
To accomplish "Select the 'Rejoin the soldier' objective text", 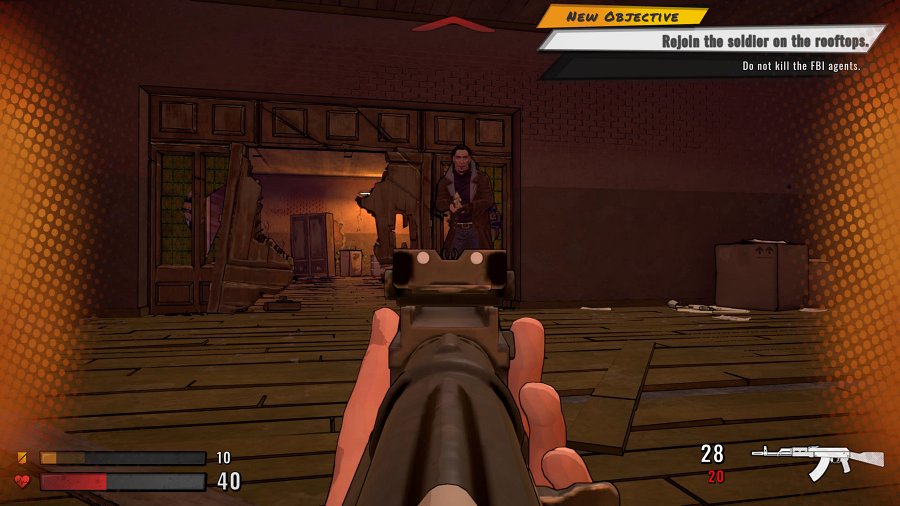I will (763, 41).
